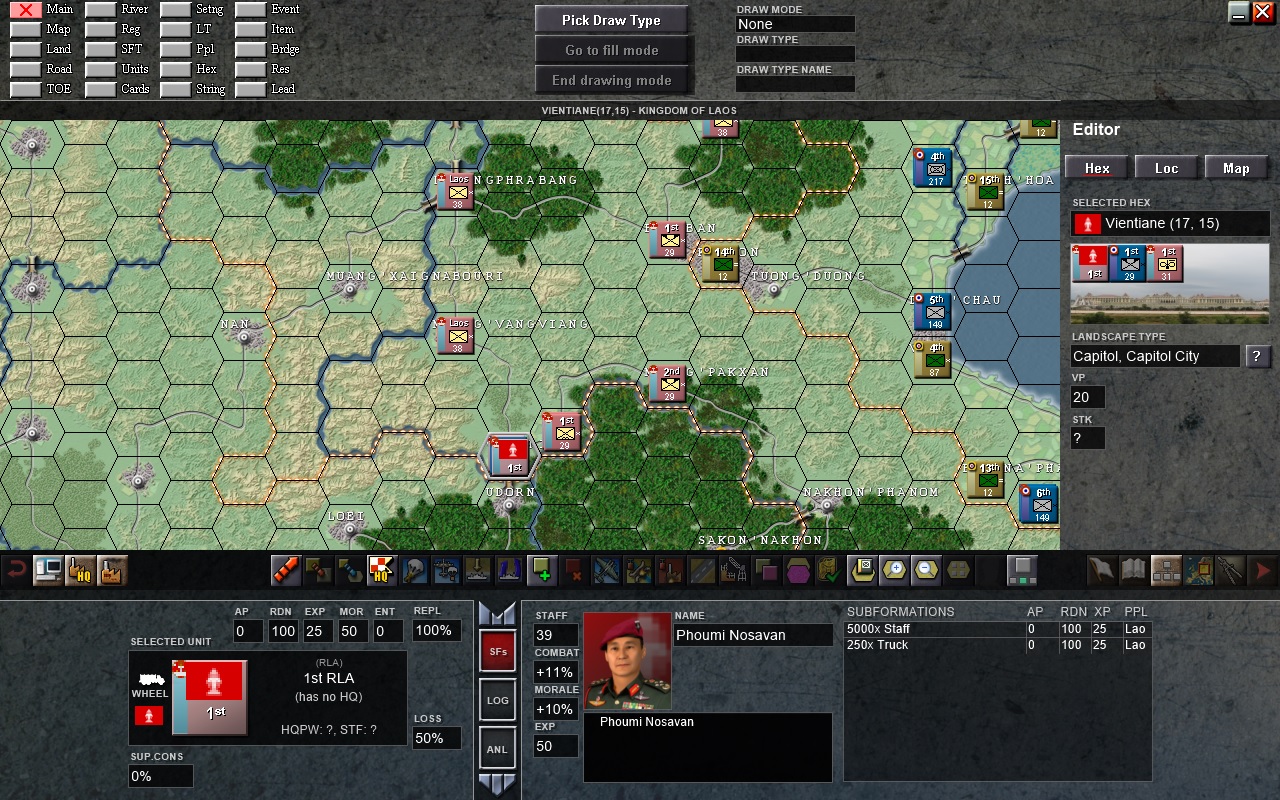Viewport: 1280px width, 800px height.
Task: Switch to the Loc tab in the Editor
Action: click(1166, 167)
